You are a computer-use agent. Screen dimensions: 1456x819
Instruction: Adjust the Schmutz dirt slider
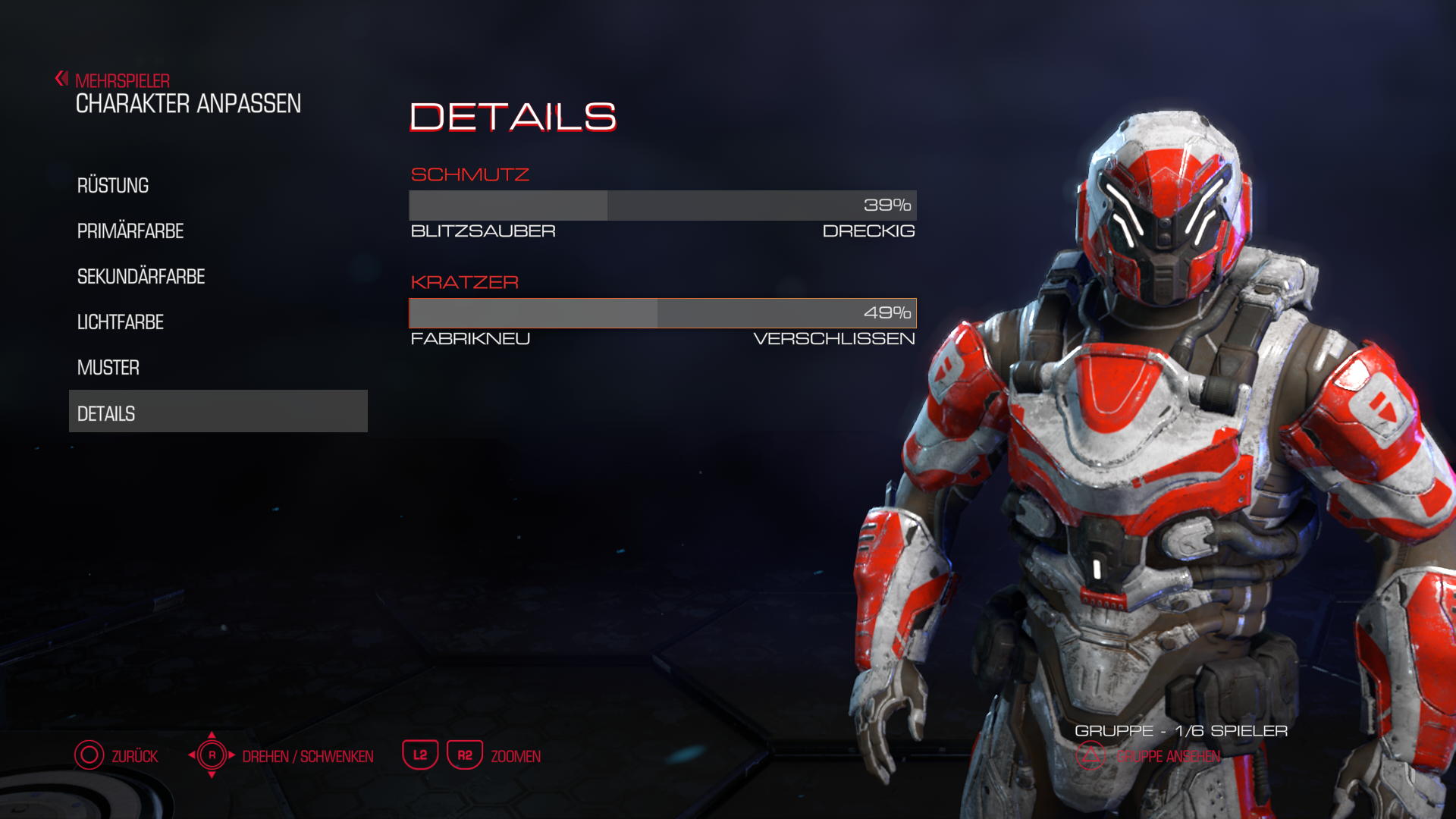[662, 206]
